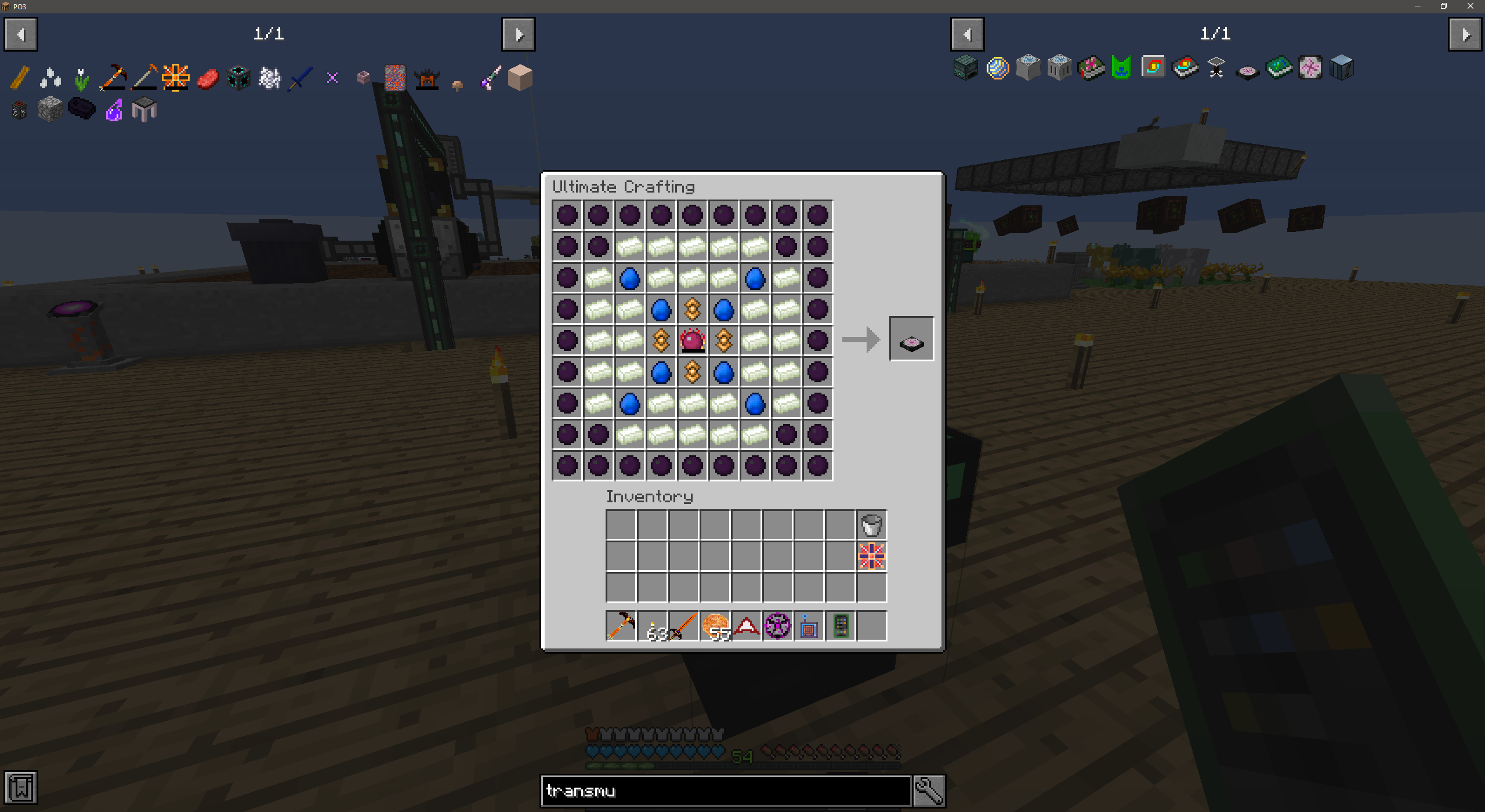This screenshot has width=1485, height=812.
Task: Select the orange chakram weapon in the item list
Action: 175,76
